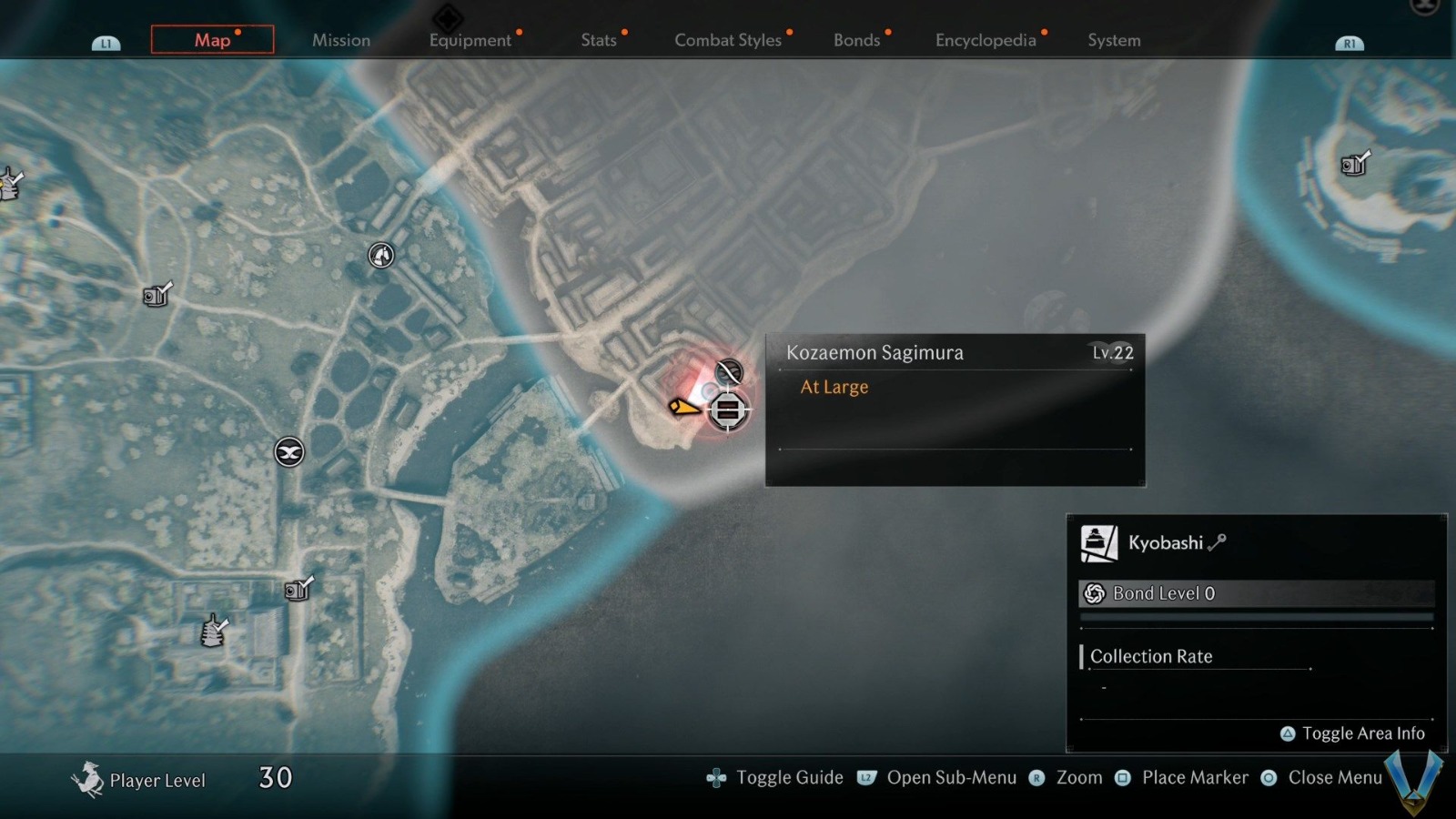This screenshot has width=1456, height=819.
Task: Select the bell shrine icon near the city
Action: 379,256
